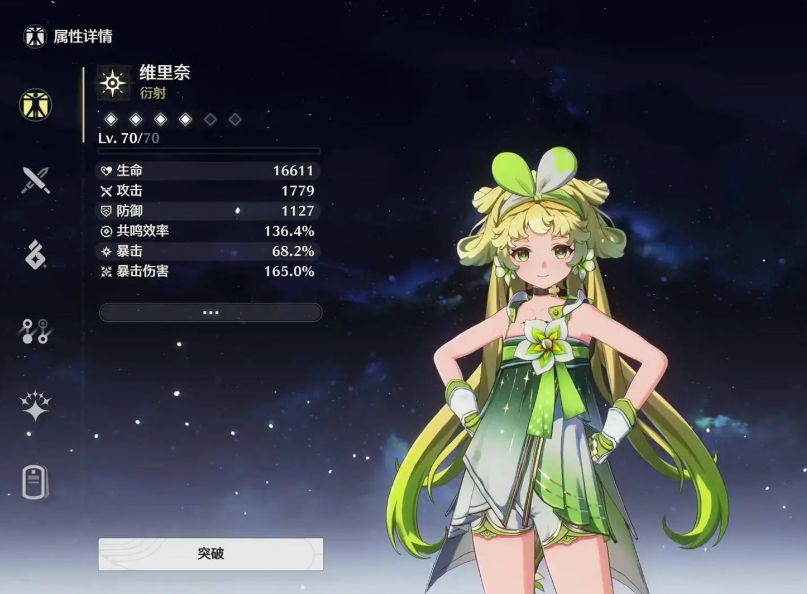Screen dimensions: 807x594
Task: Select the highlighted attribute details tab
Action: tap(36, 104)
